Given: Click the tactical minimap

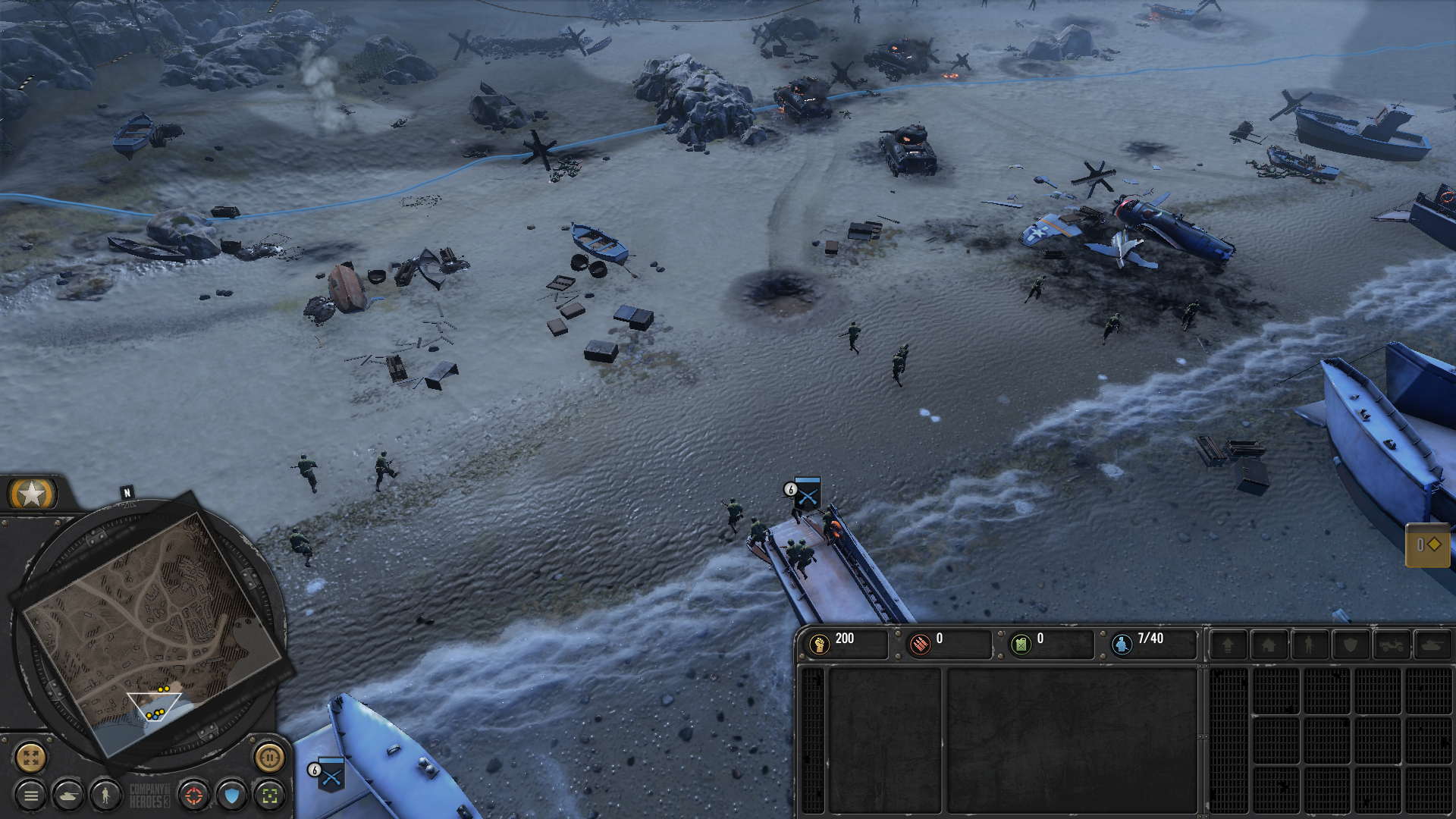Looking at the screenshot, I should pyautogui.click(x=152, y=629).
